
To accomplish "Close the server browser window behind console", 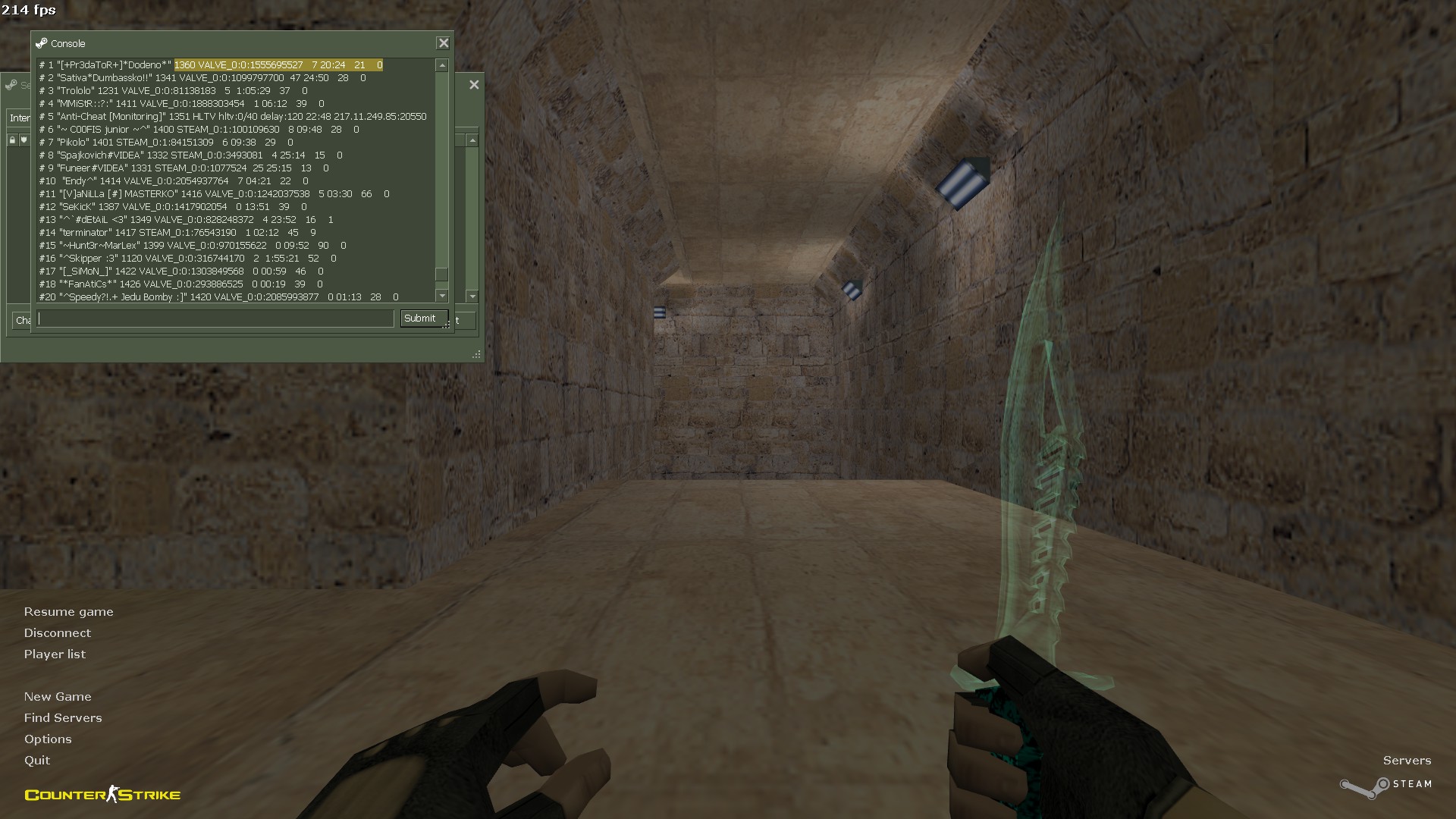I will 474,85.
